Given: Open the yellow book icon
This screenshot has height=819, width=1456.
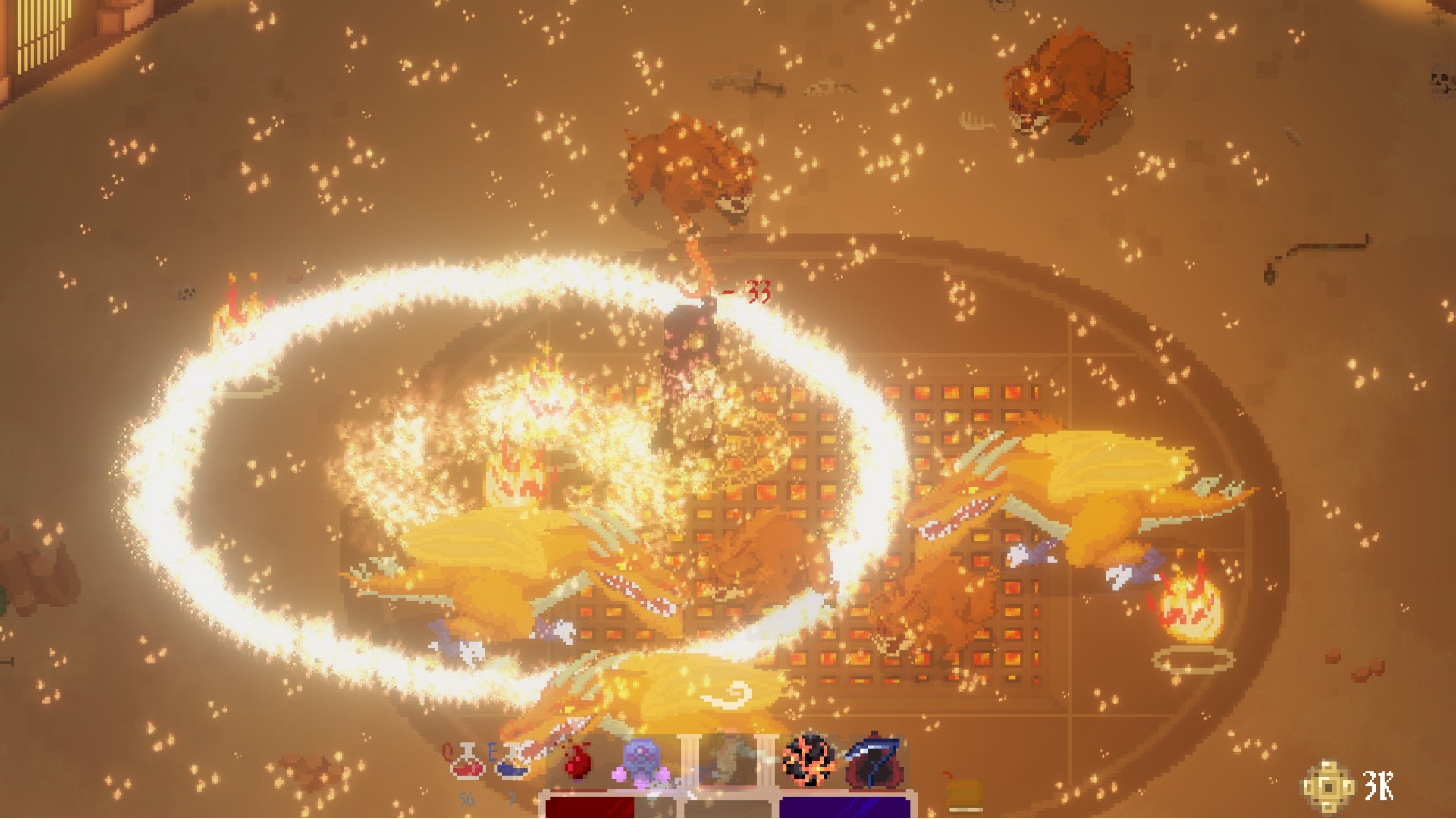Looking at the screenshot, I should 963,795.
